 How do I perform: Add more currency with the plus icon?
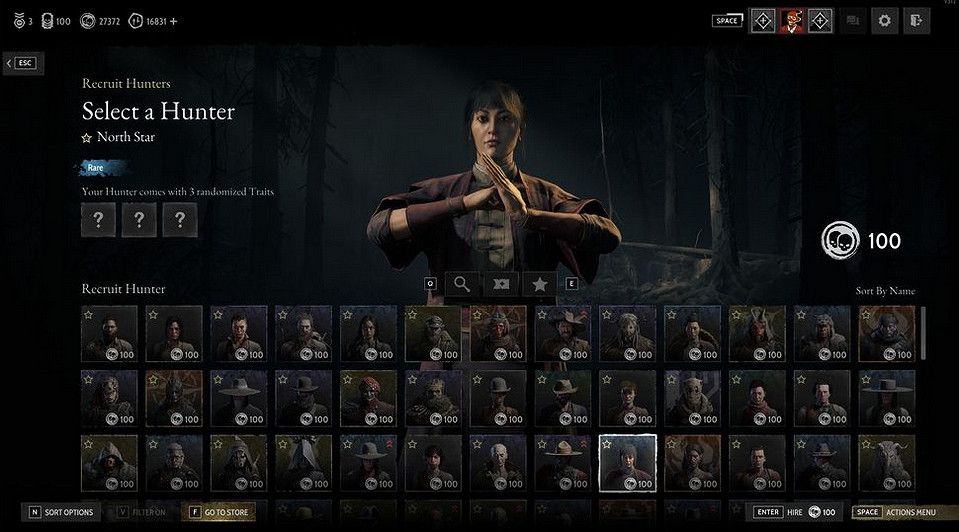click(x=174, y=20)
